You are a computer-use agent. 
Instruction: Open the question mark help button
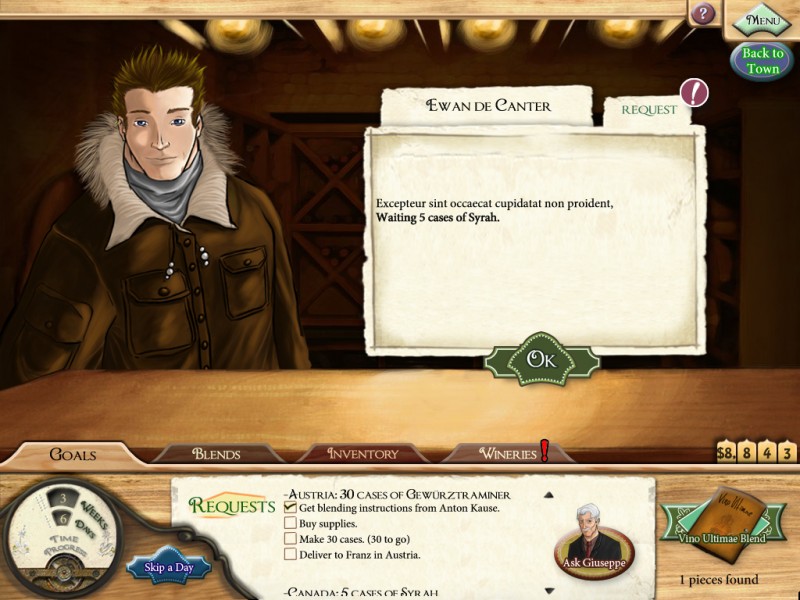[704, 14]
